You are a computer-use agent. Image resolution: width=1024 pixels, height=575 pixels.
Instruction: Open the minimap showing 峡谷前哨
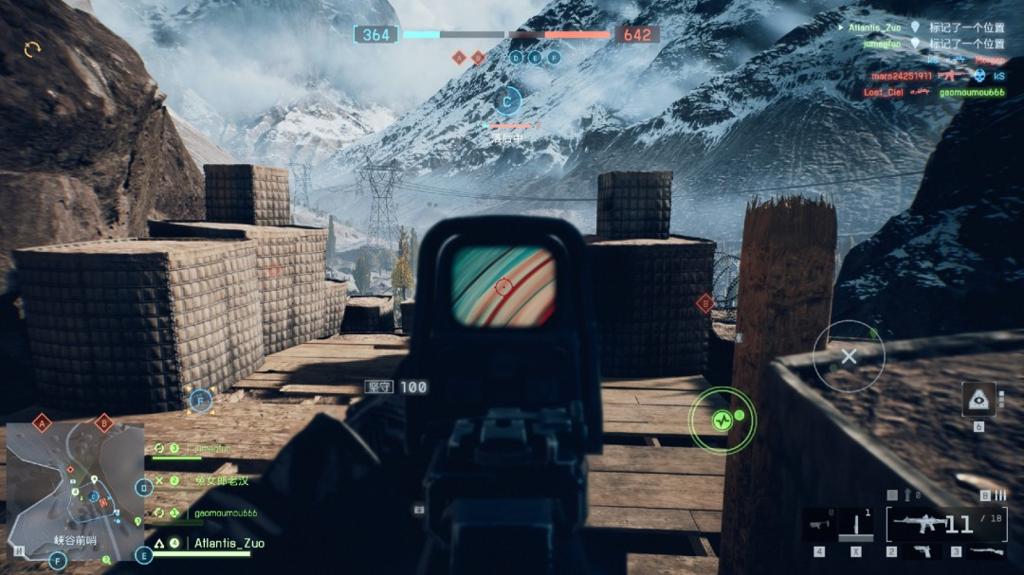[75, 492]
